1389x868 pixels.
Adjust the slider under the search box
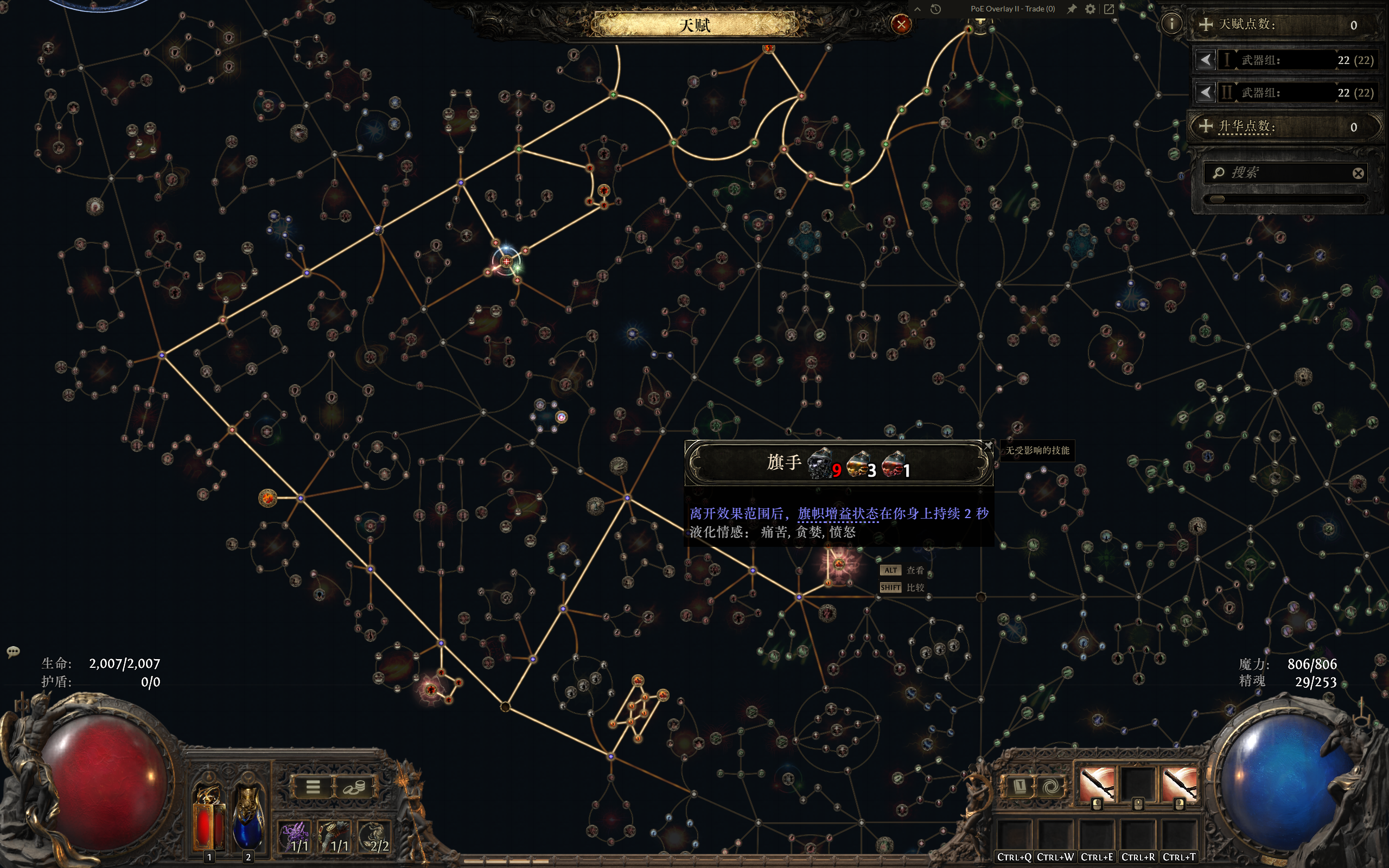(1218, 199)
